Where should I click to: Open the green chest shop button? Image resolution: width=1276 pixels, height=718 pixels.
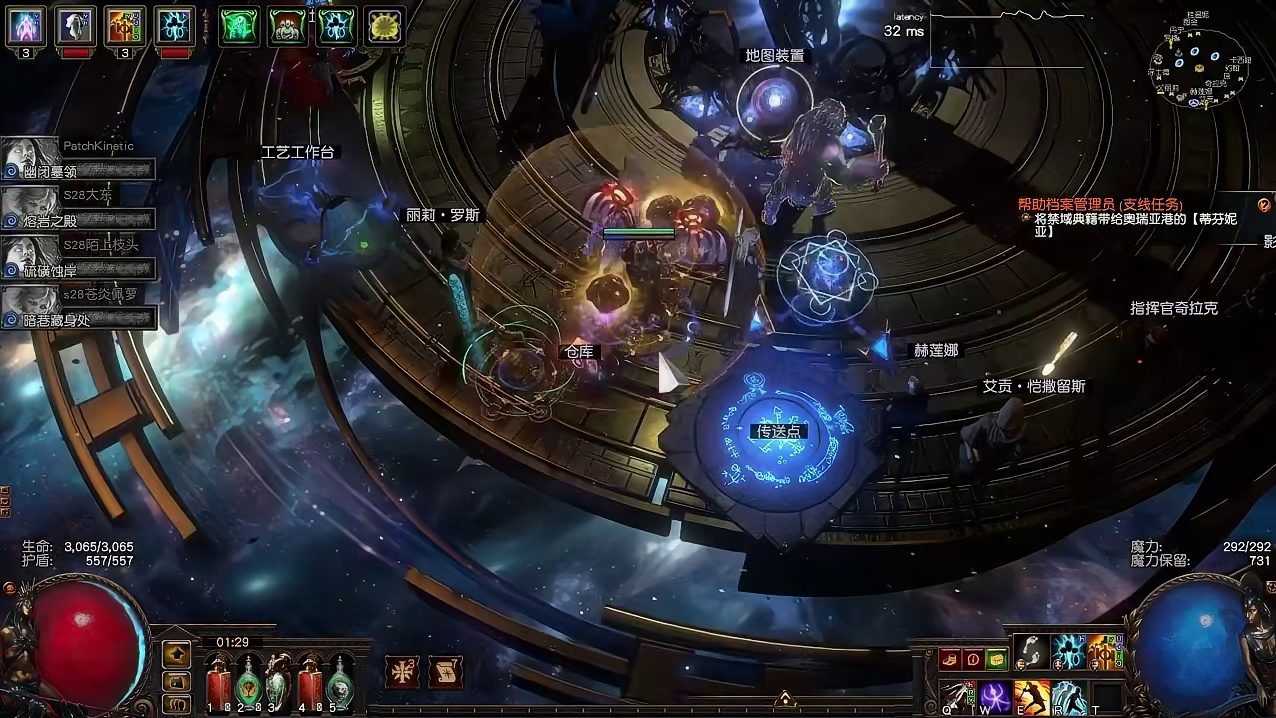[995, 659]
